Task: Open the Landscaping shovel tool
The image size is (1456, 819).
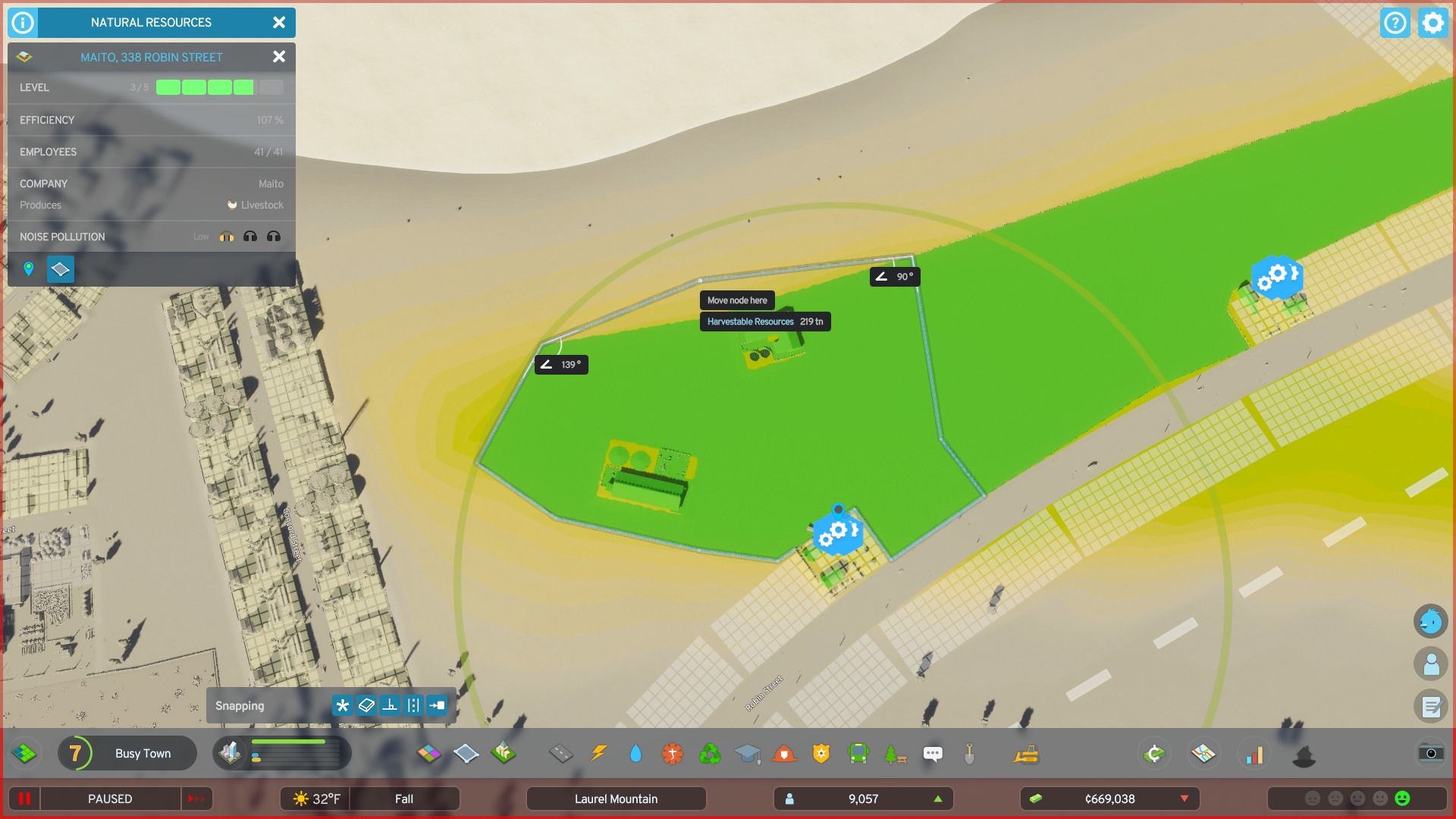Action: click(x=971, y=753)
